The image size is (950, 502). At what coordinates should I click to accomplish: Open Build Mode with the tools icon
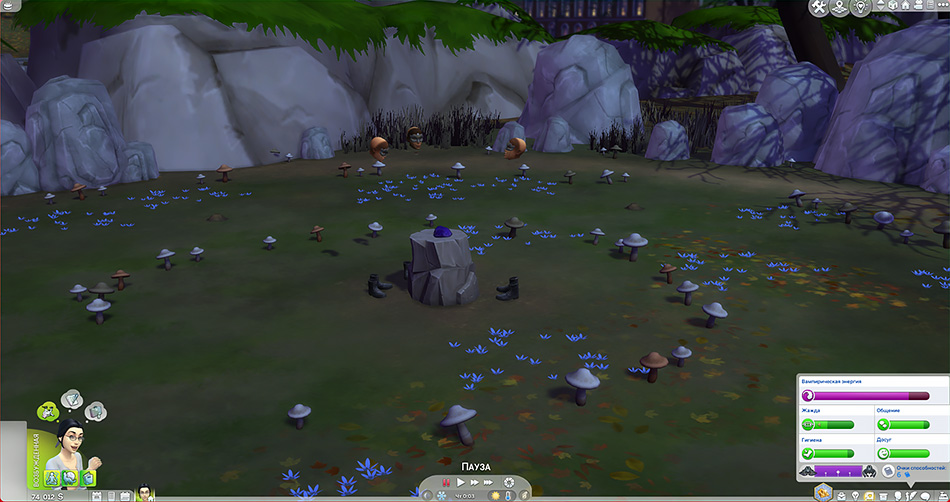820,8
